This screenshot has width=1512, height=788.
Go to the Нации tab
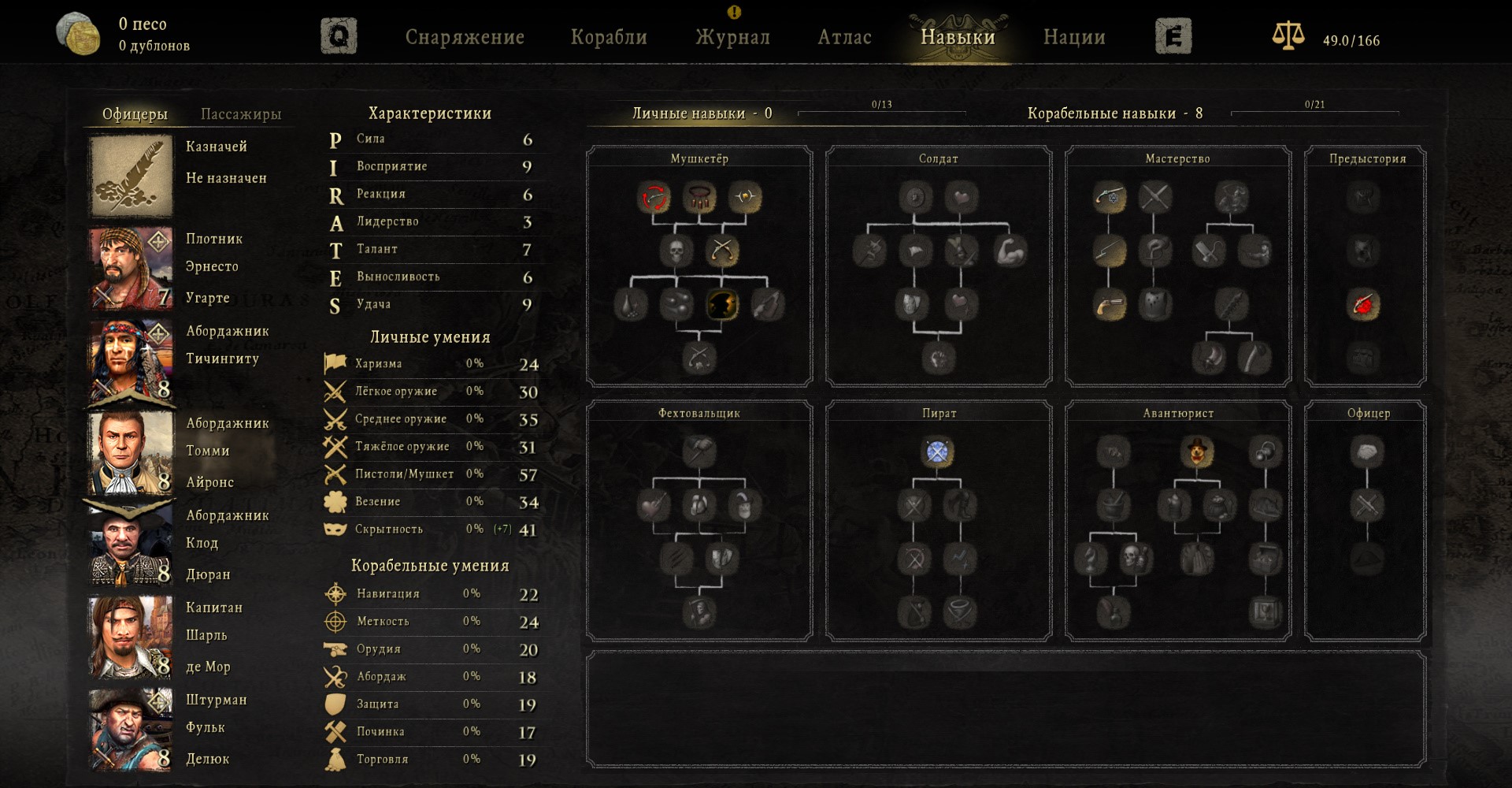1074,37
